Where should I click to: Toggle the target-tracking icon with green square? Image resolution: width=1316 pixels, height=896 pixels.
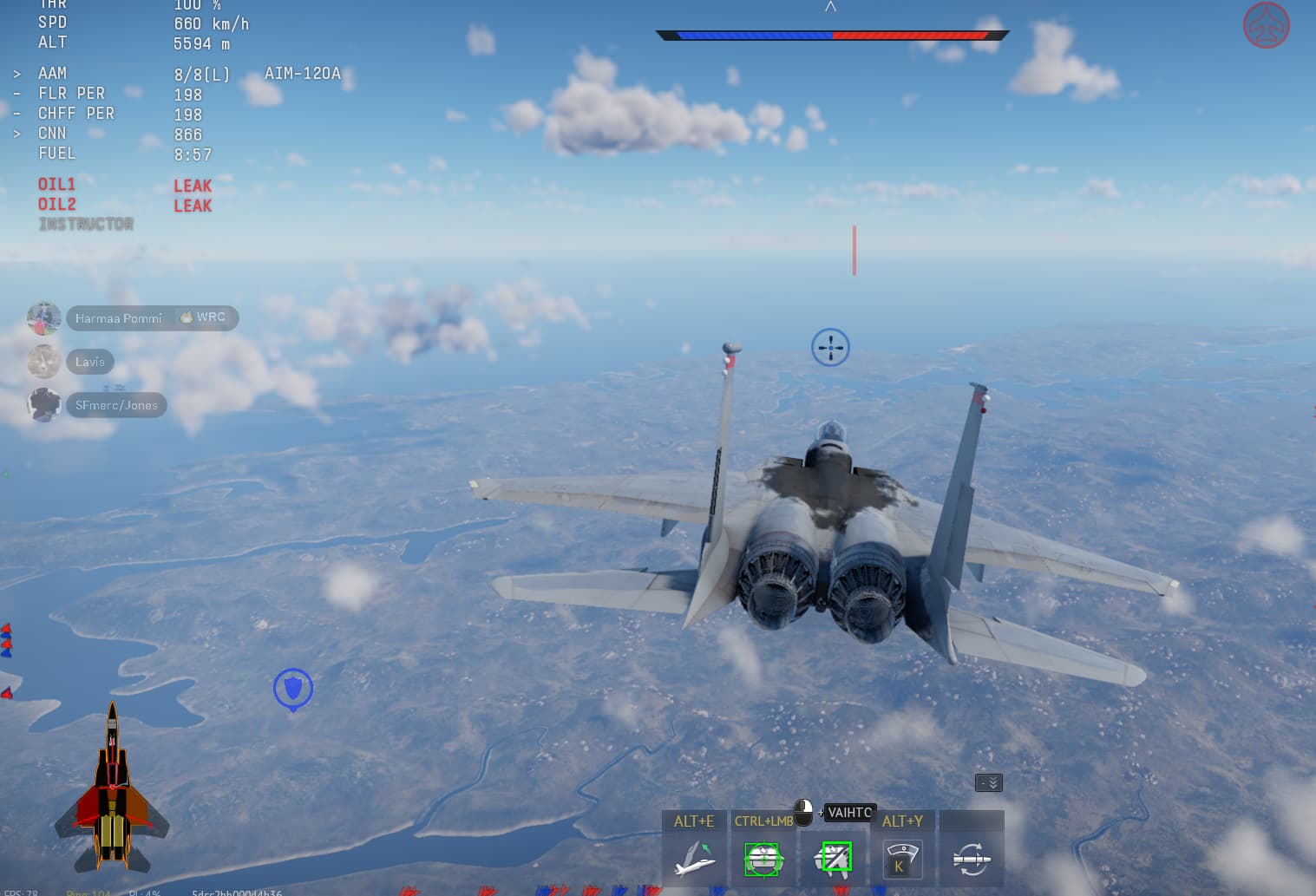click(x=834, y=859)
